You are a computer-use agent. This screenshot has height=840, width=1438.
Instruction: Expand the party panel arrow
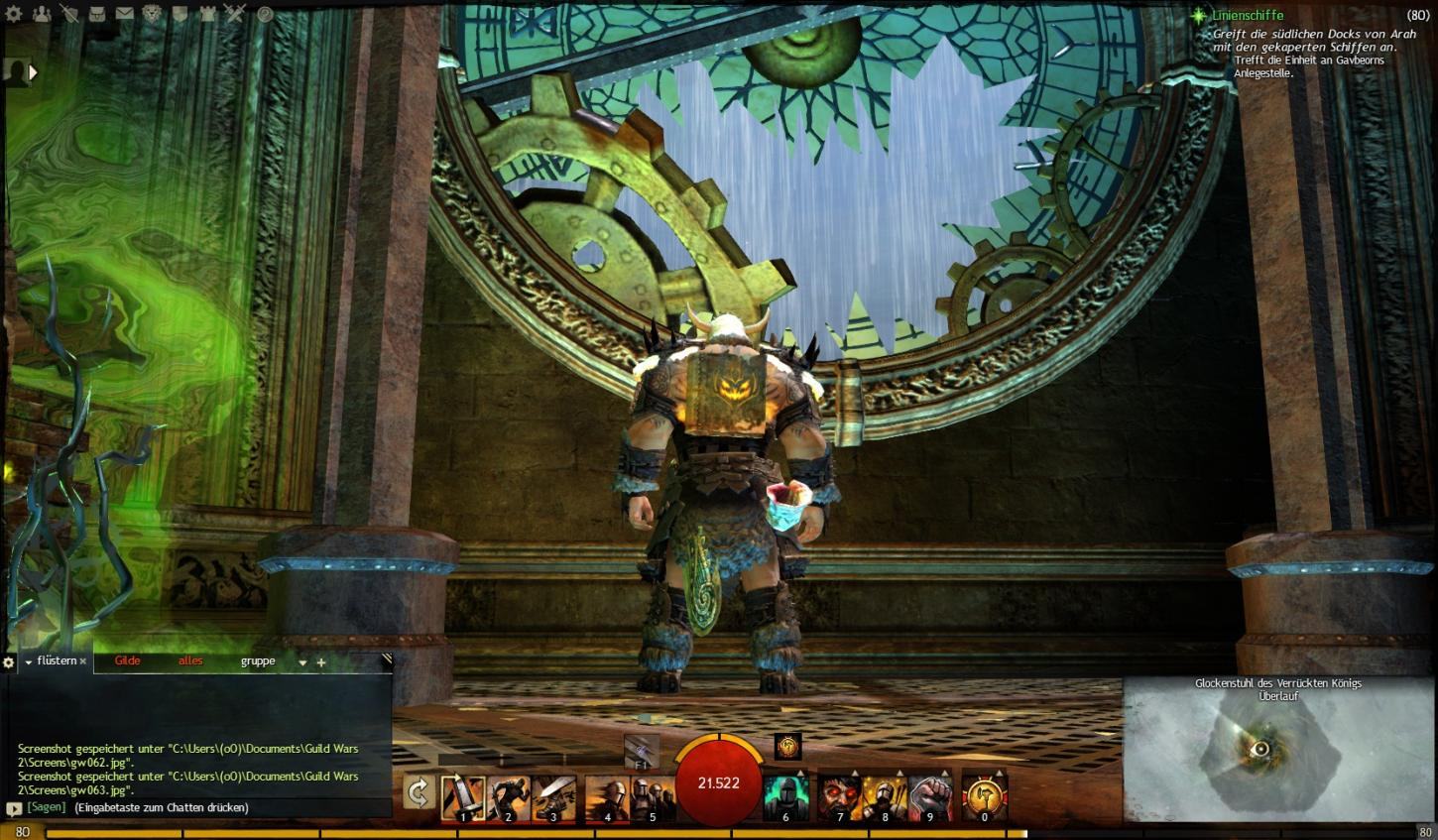(33, 71)
